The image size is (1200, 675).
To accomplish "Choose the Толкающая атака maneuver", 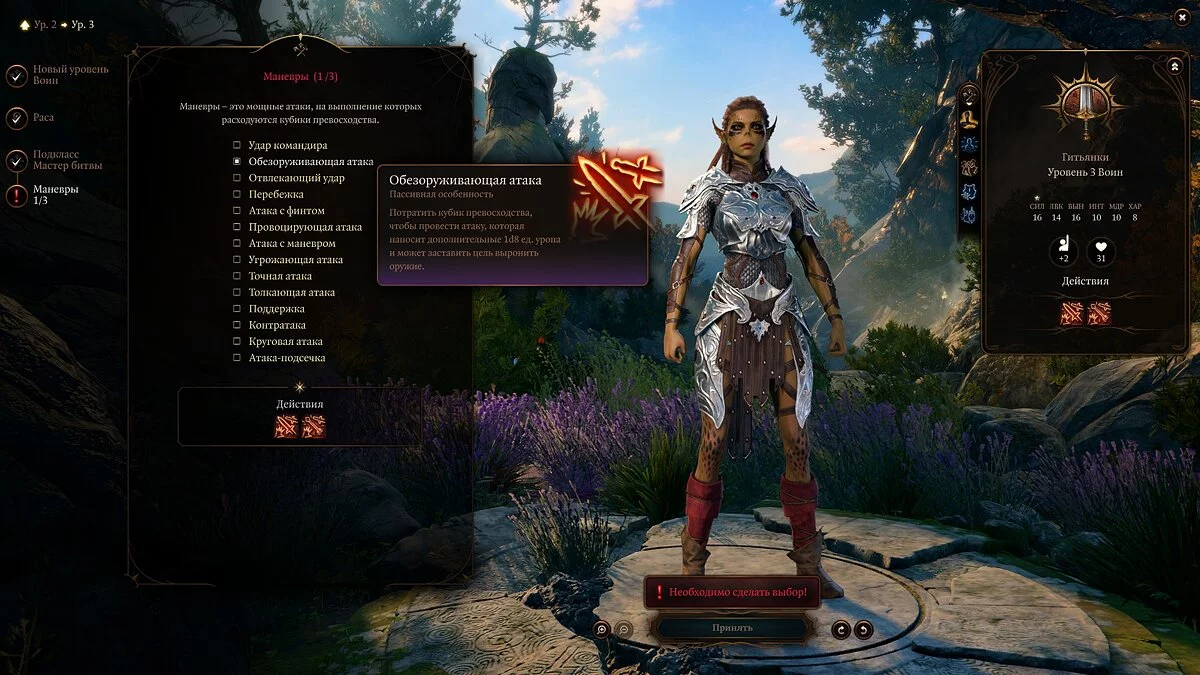I will pyautogui.click(x=237, y=292).
